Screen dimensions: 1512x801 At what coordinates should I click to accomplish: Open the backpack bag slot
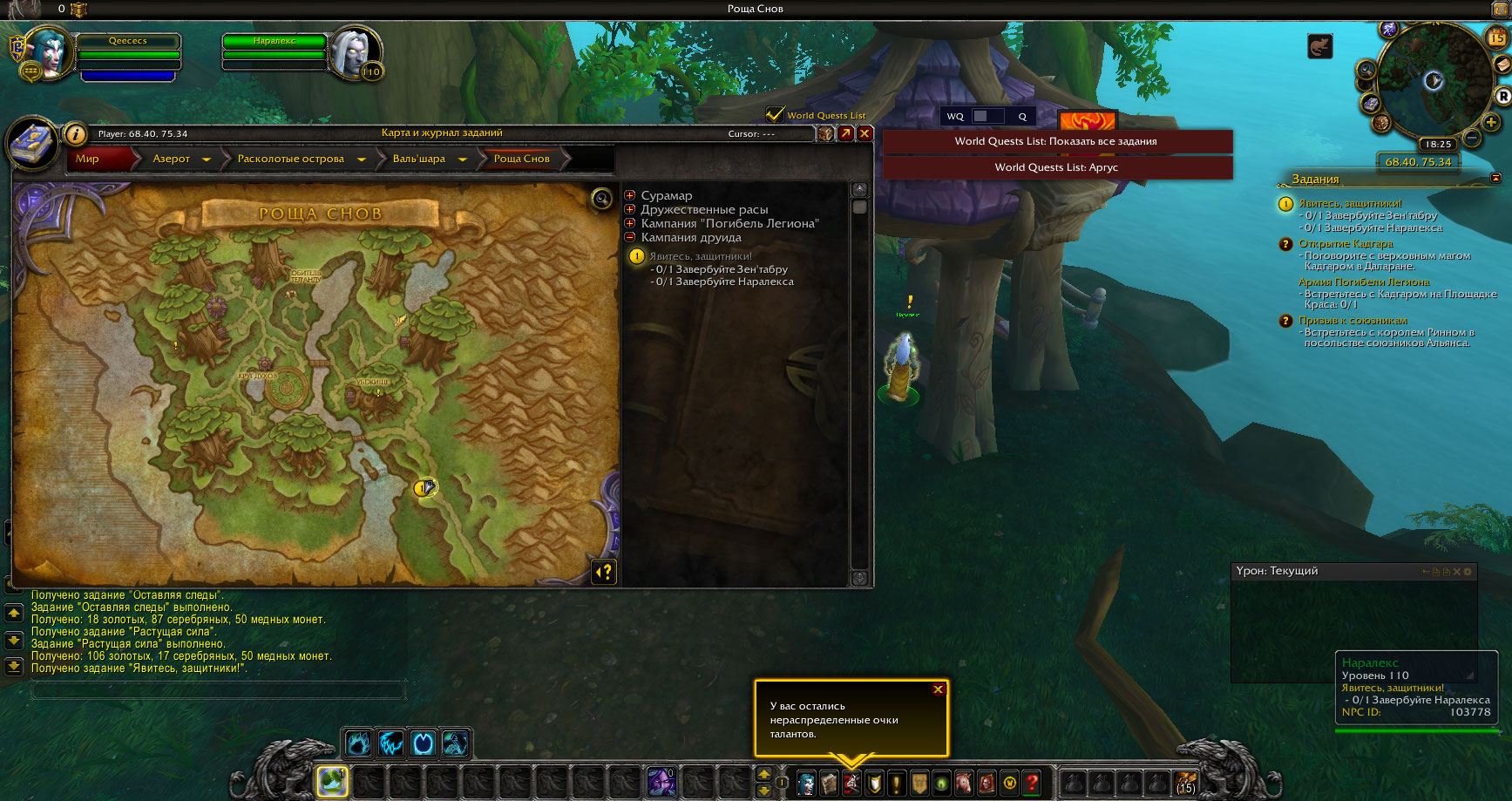1185,783
